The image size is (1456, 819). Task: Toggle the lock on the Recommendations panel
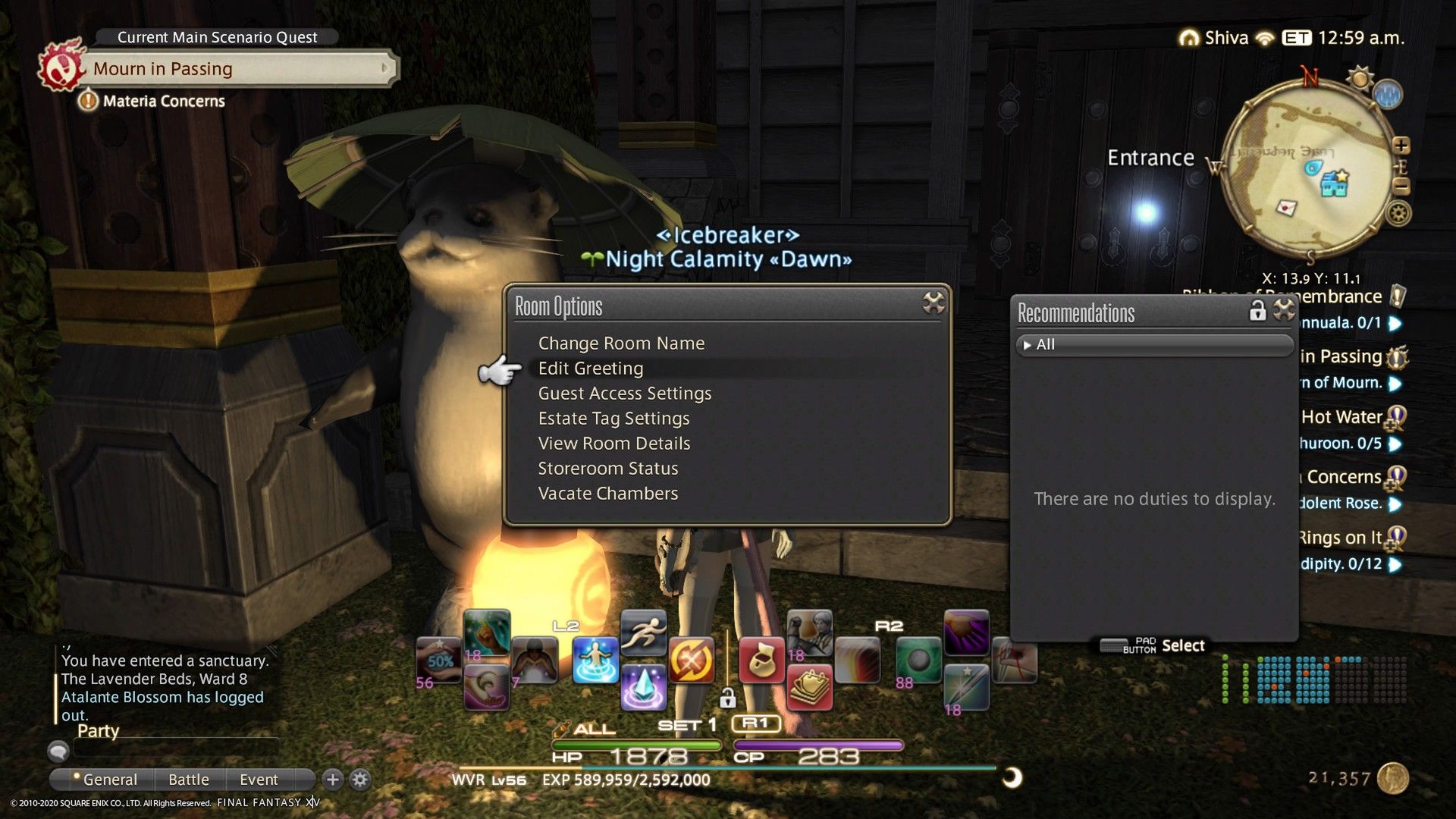(x=1259, y=310)
